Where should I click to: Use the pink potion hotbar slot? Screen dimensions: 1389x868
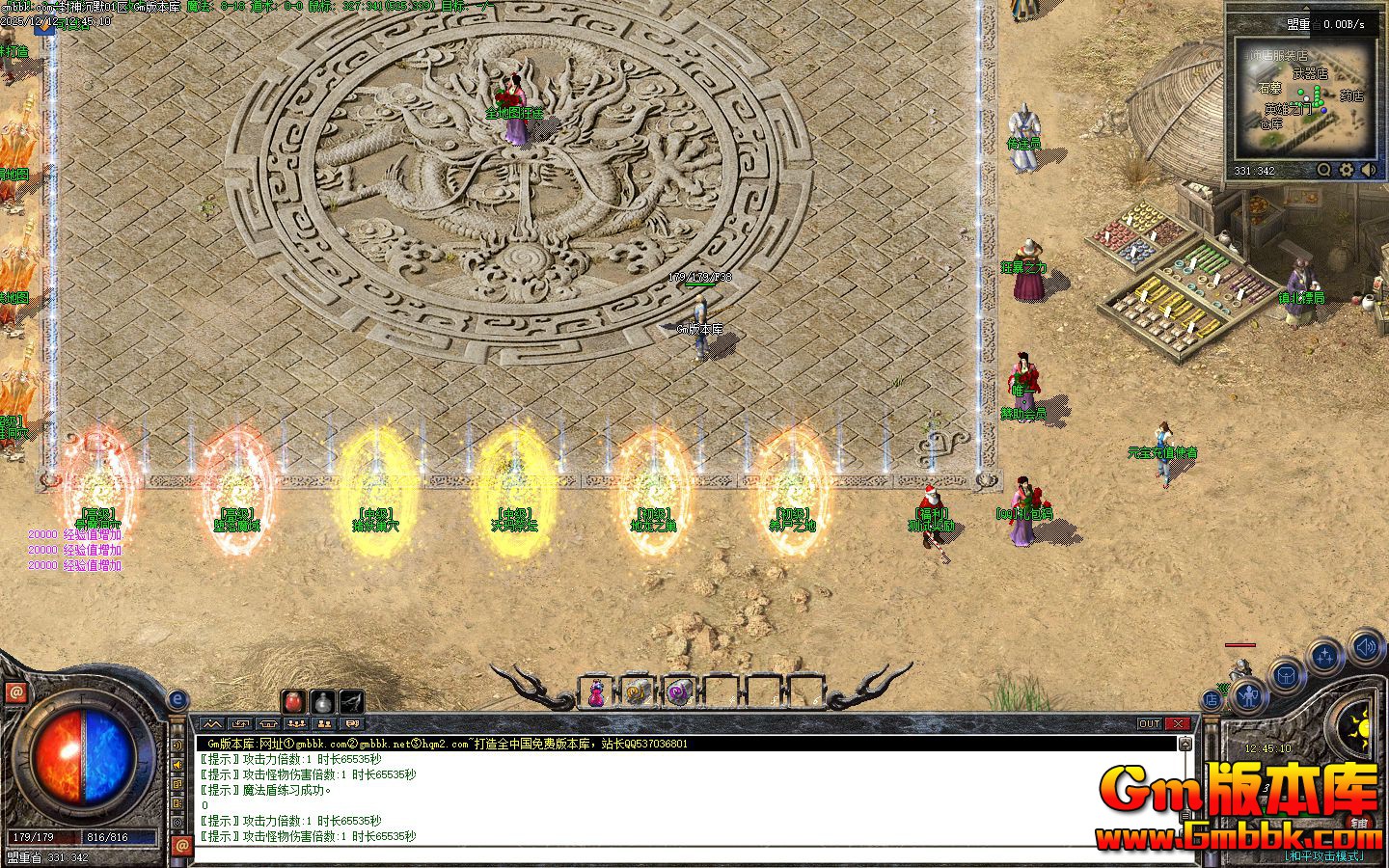(597, 692)
